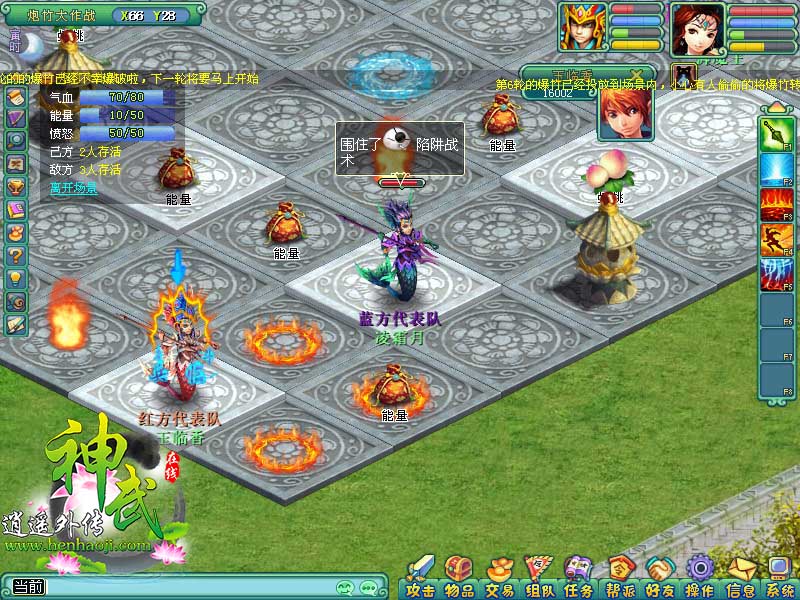Open the 好友 (Friends) handshake menu

point(659,575)
